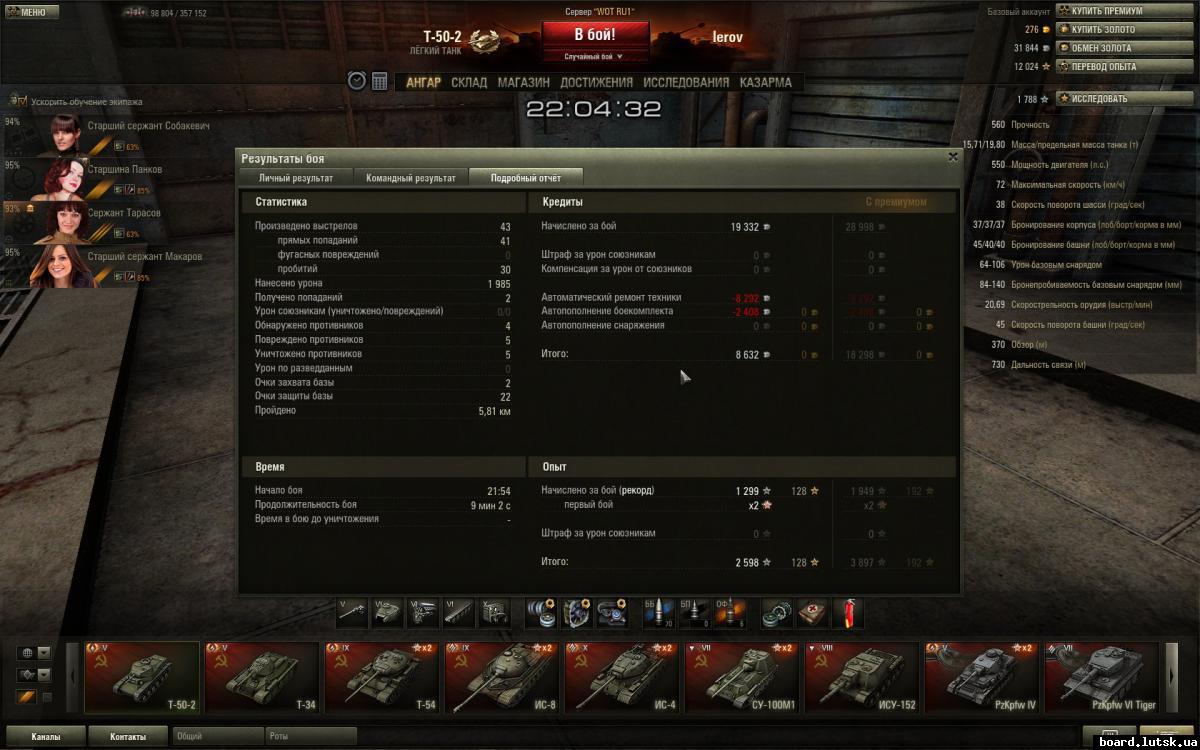Switch to the Личный результат tab
Screen dimensions: 1200x750
(295, 178)
